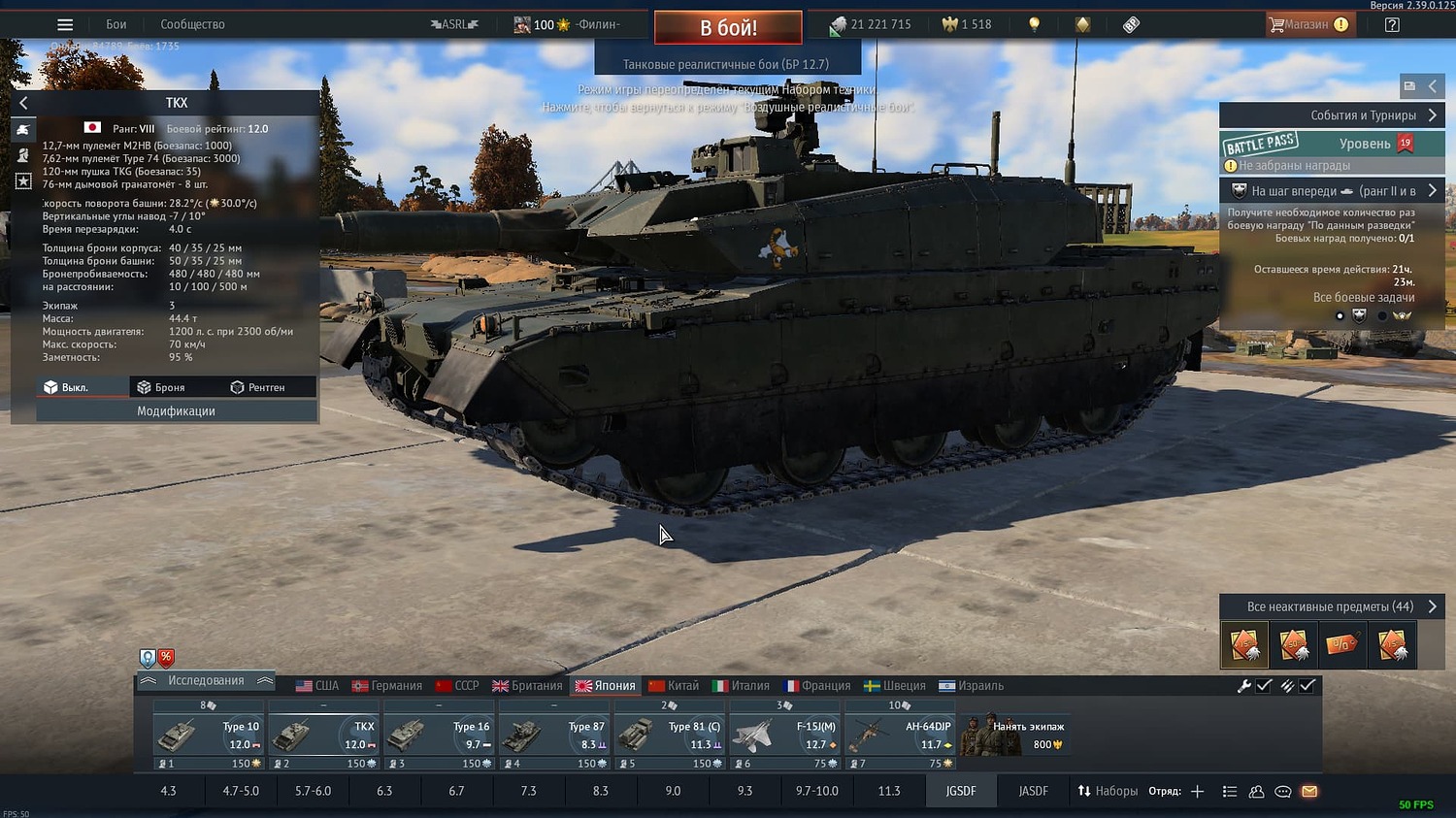1456x818 pixels.
Task: Expand Все неактивные предметы list
Action: pyautogui.click(x=1331, y=605)
